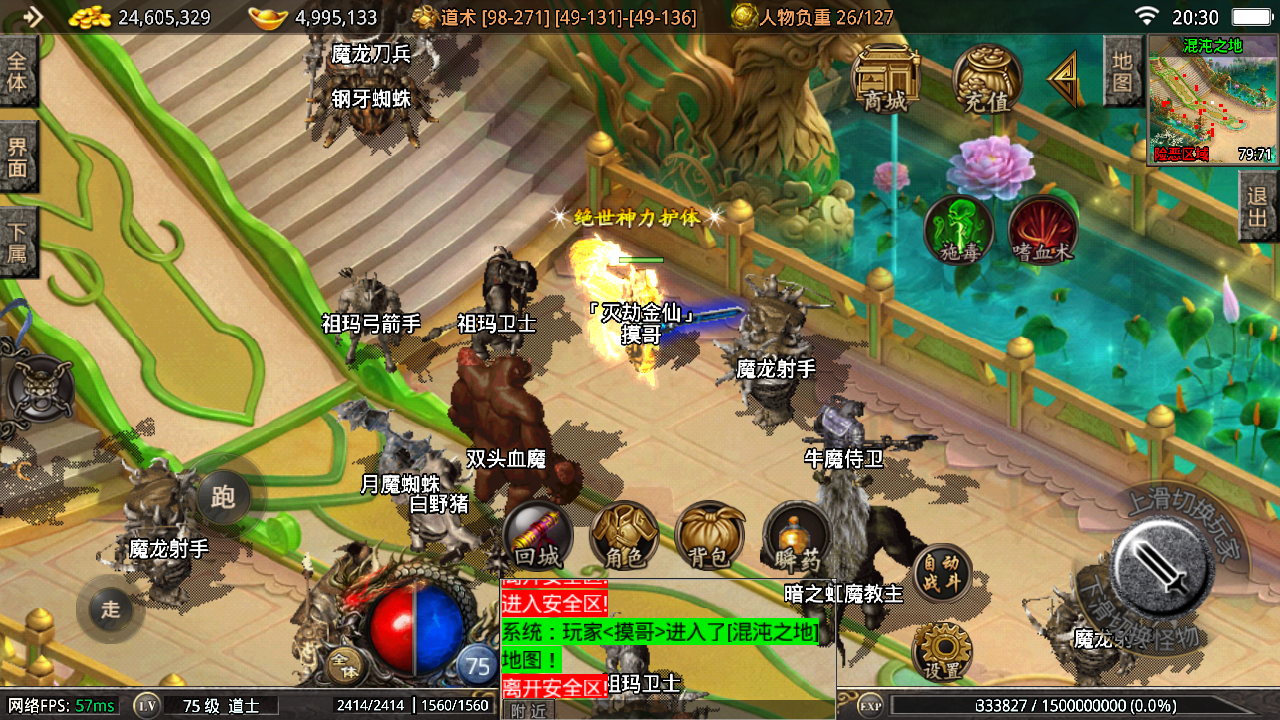Screen dimensions: 1280x720
Task: Open the 下属 subordinates tab
Action: click(x=18, y=242)
